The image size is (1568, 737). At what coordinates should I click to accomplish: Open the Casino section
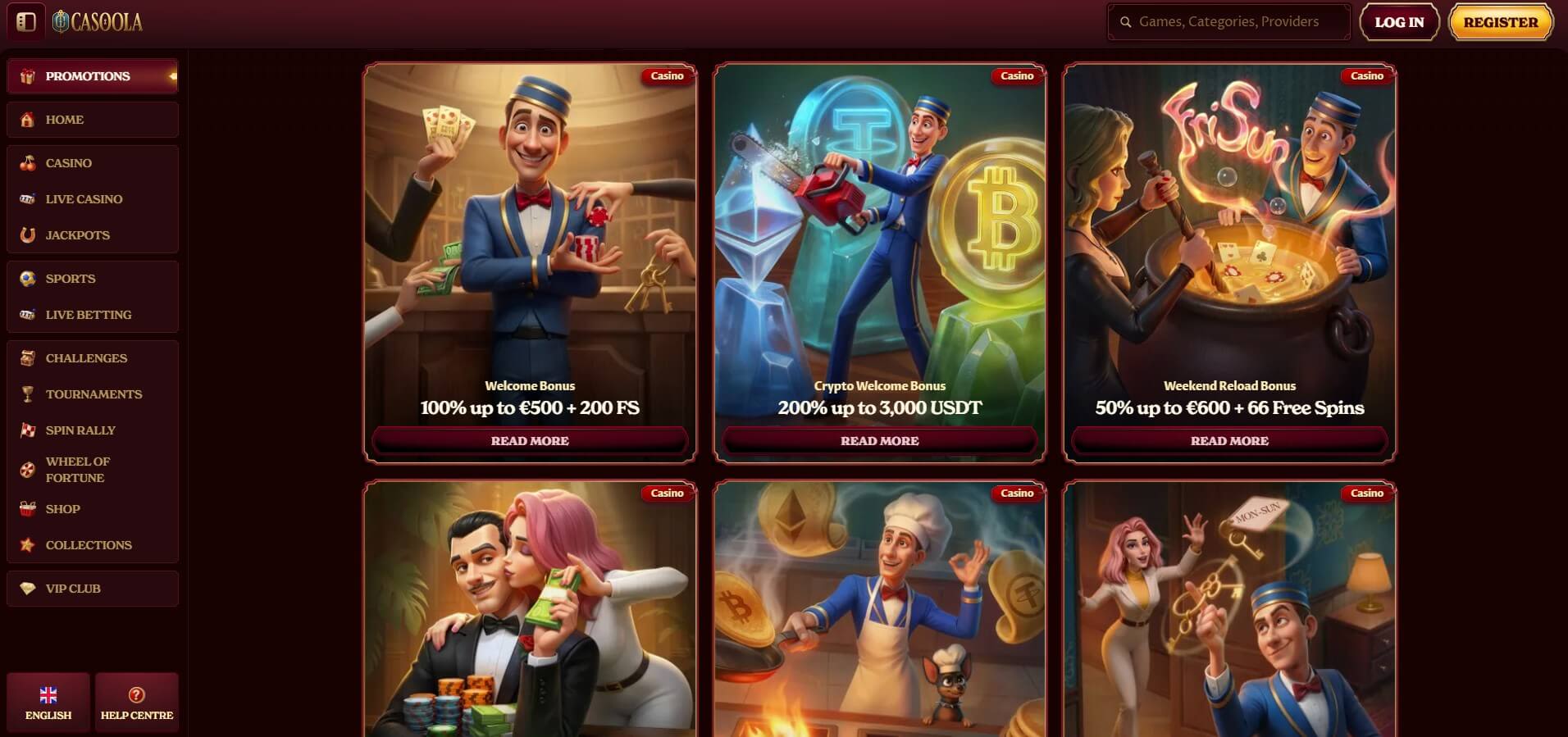point(69,163)
